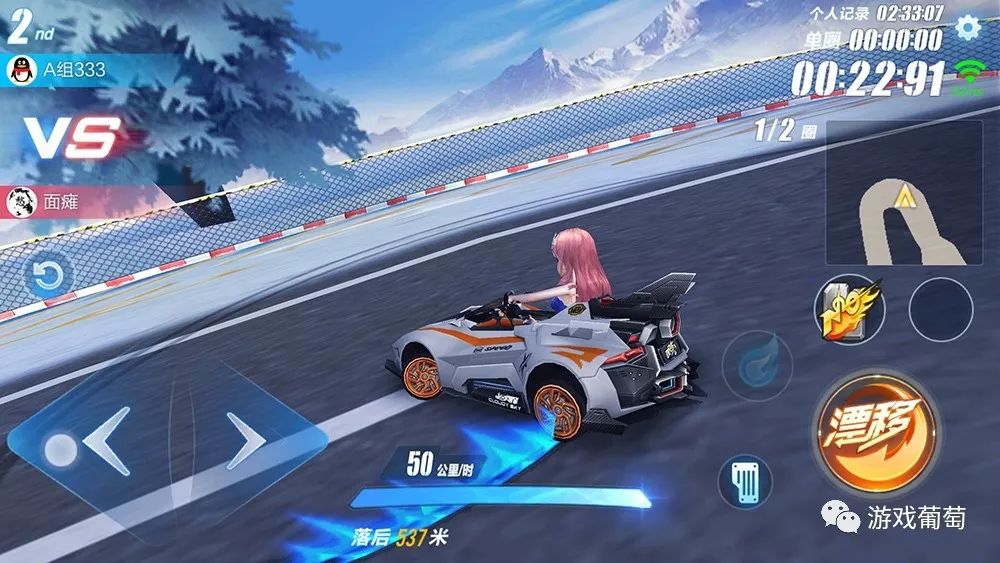Select the empty round item slot
The width and height of the screenshot is (1000, 563).
[940, 309]
